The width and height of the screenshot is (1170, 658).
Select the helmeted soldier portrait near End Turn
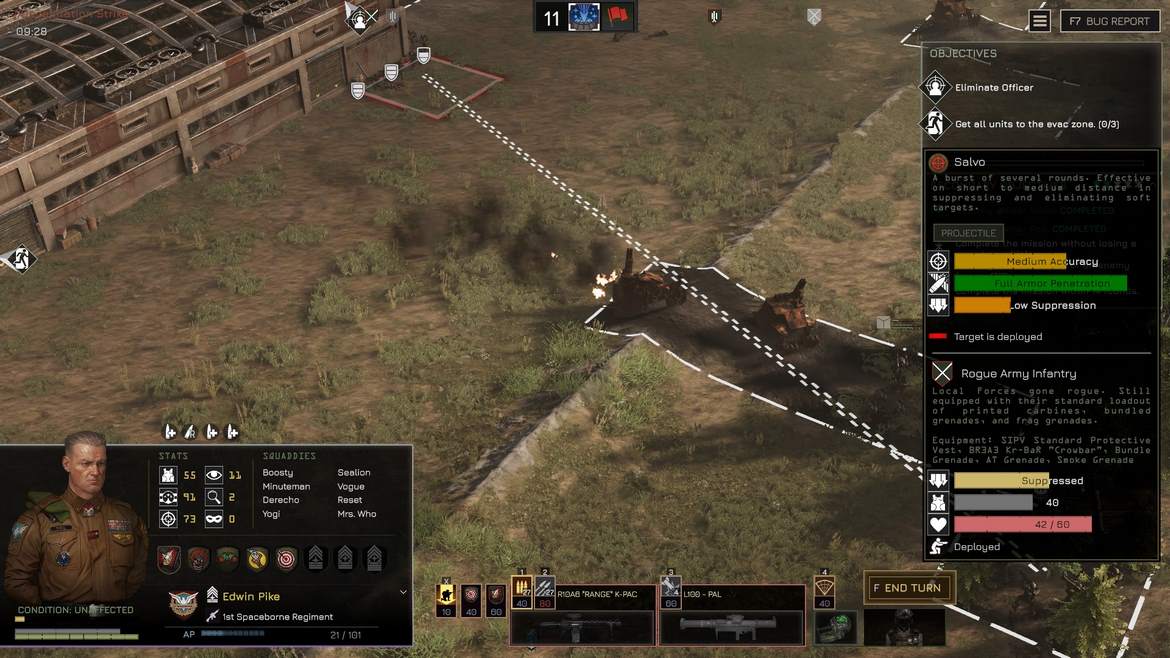tap(903, 627)
